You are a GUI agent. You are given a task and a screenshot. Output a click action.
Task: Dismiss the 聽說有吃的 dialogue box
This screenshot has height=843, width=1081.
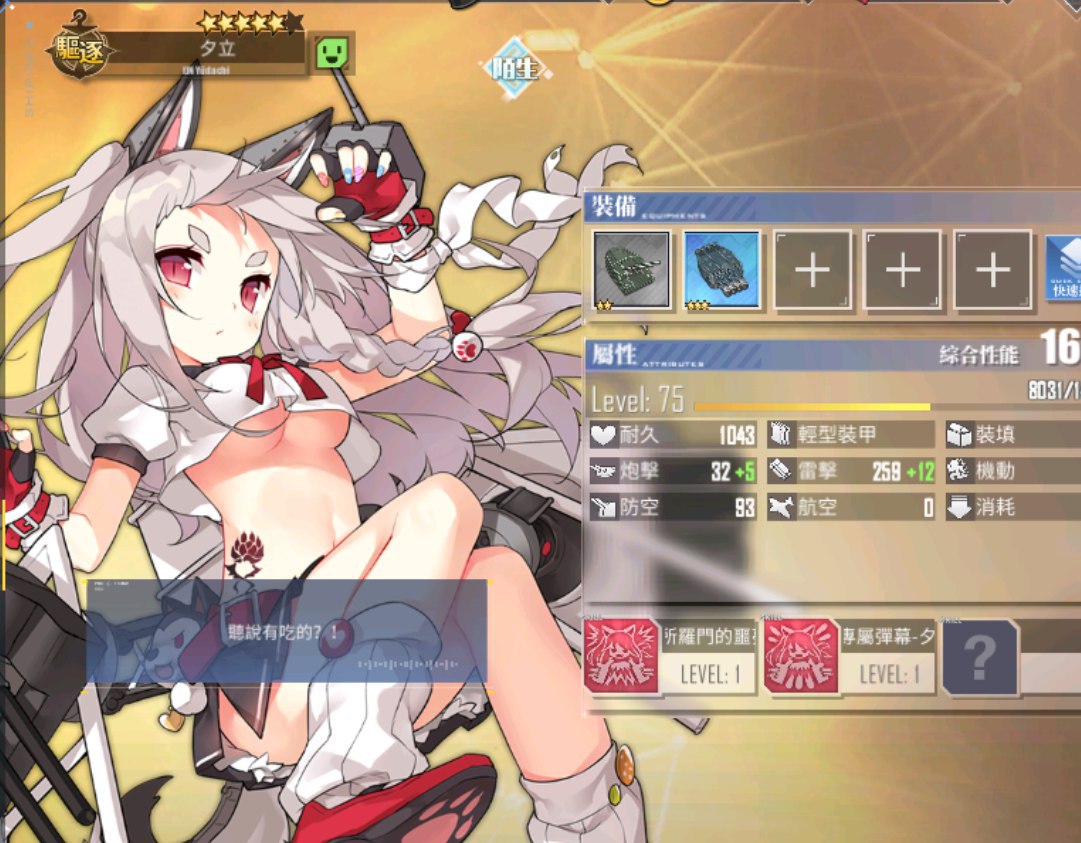click(x=286, y=631)
